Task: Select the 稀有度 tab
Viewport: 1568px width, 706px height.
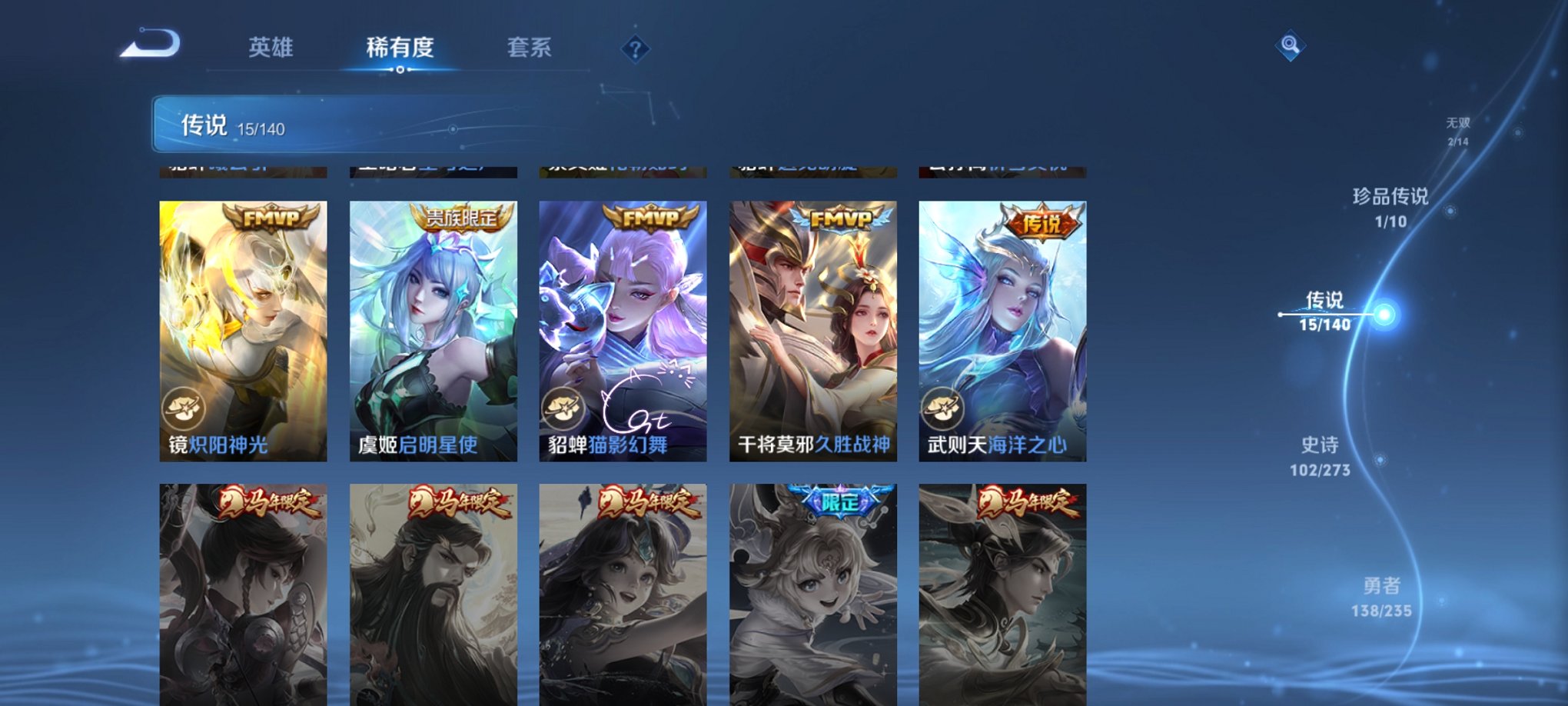Action: 400,48
